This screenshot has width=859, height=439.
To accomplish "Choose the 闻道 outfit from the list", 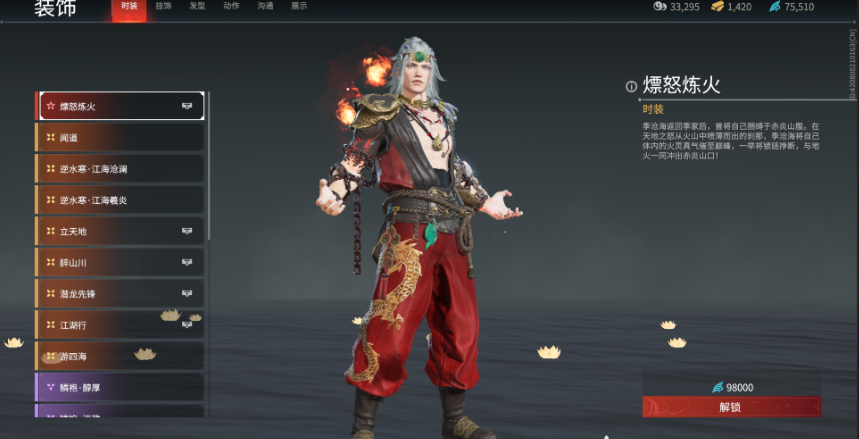I will (120, 138).
